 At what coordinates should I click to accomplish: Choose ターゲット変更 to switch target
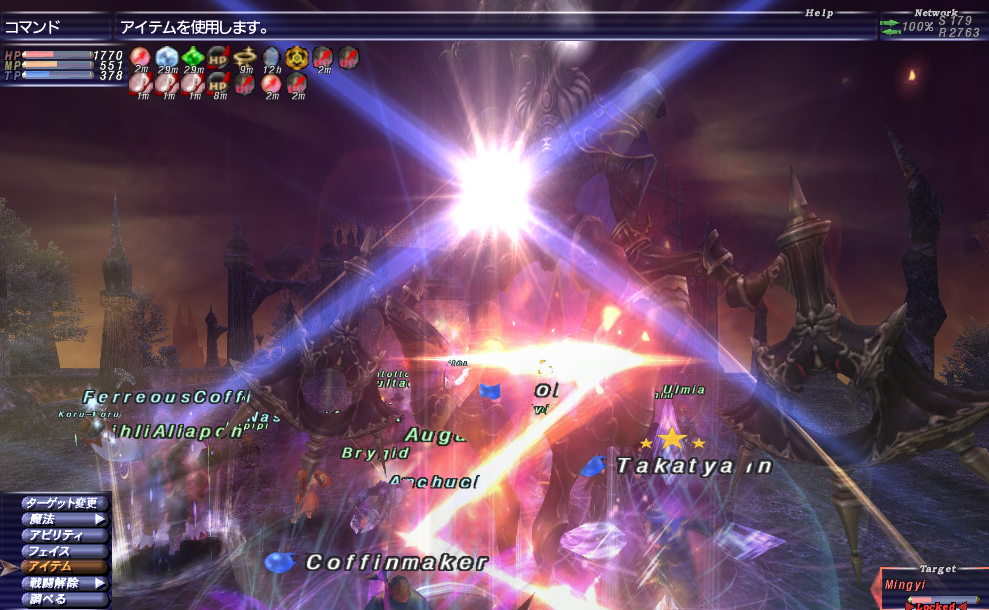61,503
